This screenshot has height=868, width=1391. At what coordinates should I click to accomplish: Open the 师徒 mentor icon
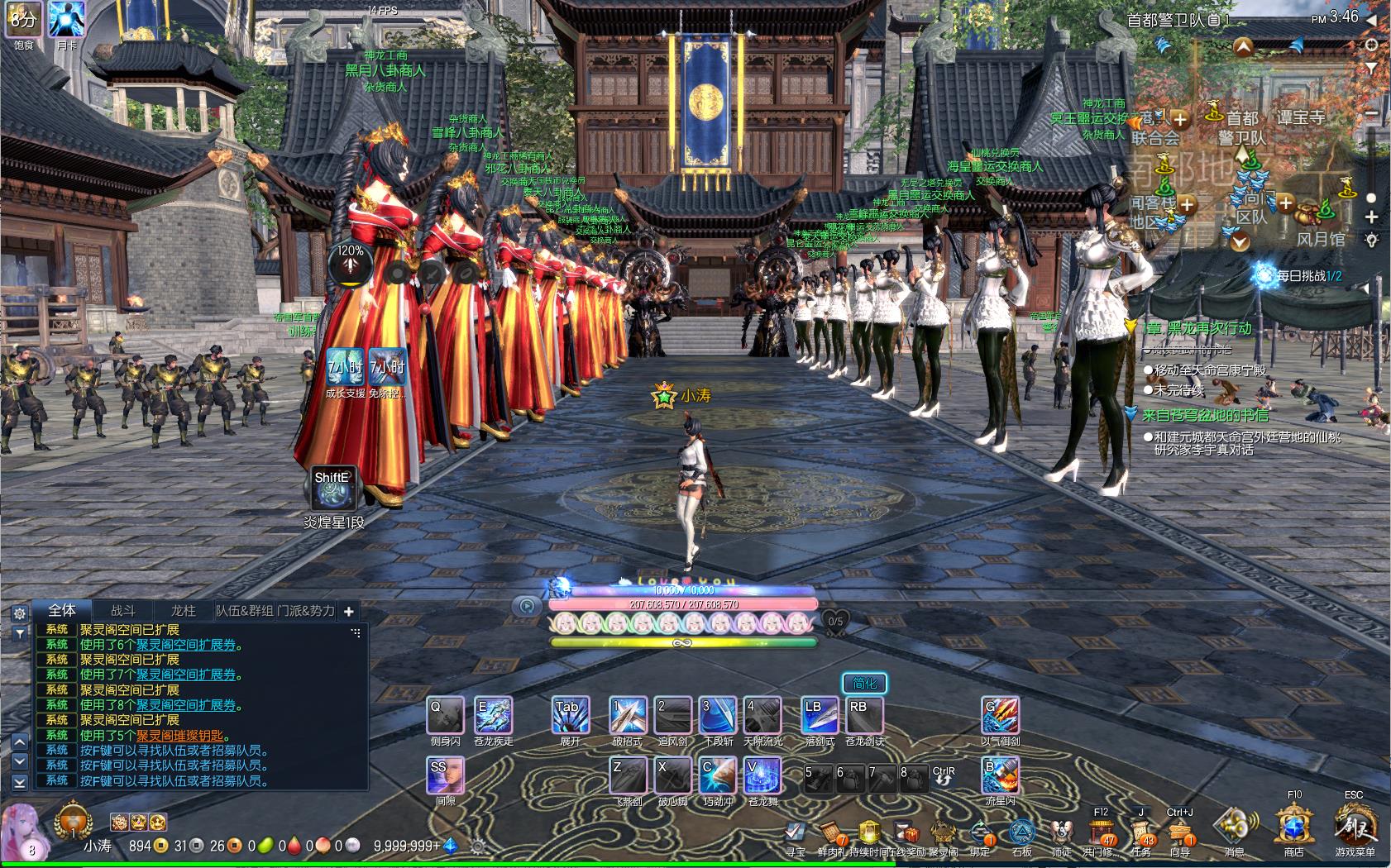[x=1061, y=832]
